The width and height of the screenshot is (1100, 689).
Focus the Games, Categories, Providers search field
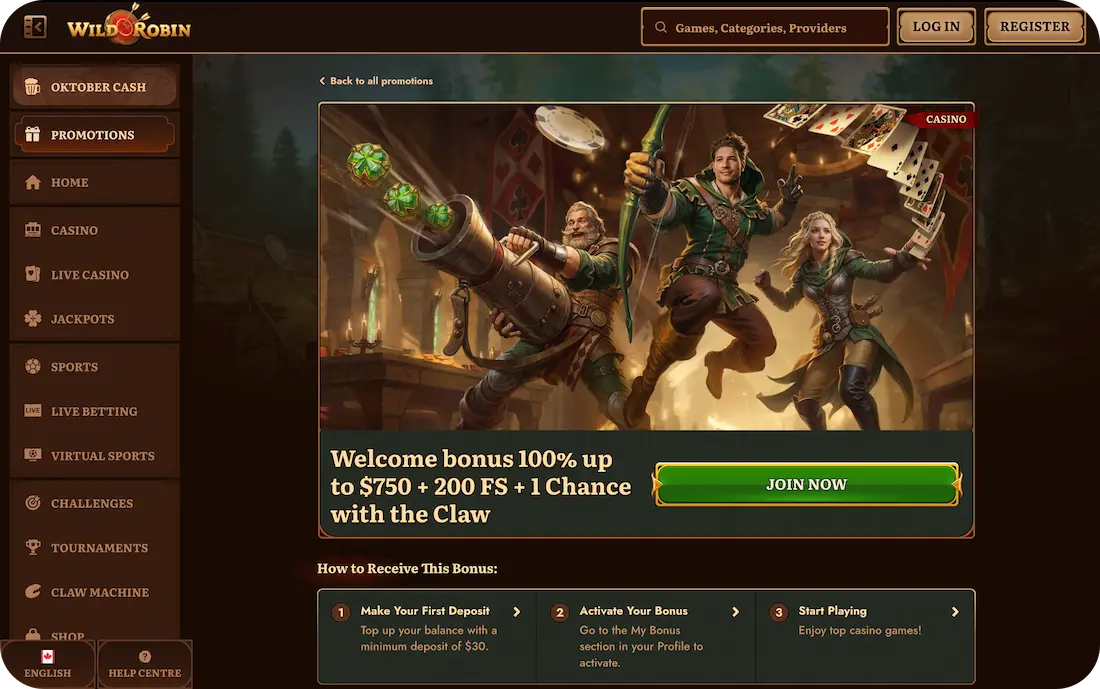pyautogui.click(x=765, y=28)
